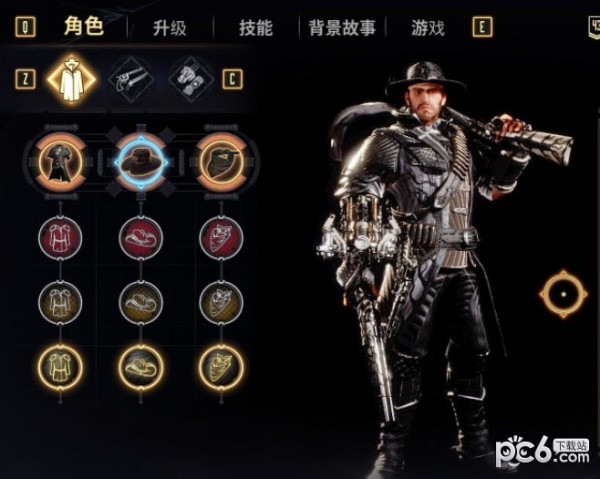Select the 游戏 tab

click(x=428, y=27)
